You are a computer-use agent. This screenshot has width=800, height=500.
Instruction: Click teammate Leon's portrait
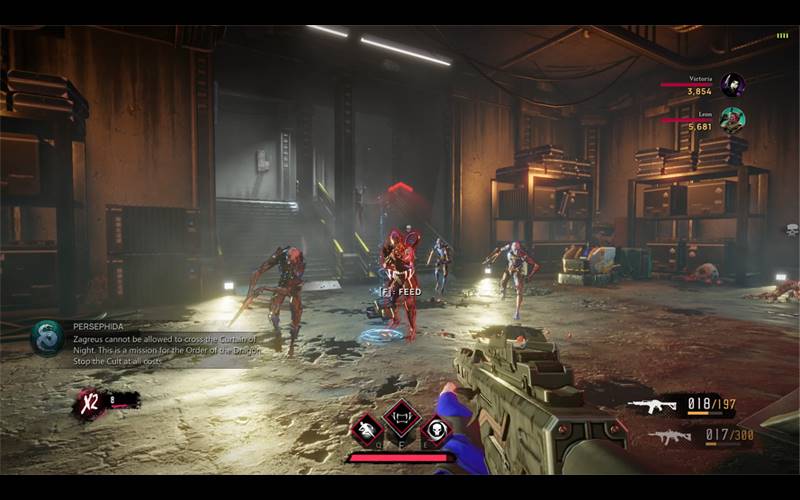(x=733, y=120)
